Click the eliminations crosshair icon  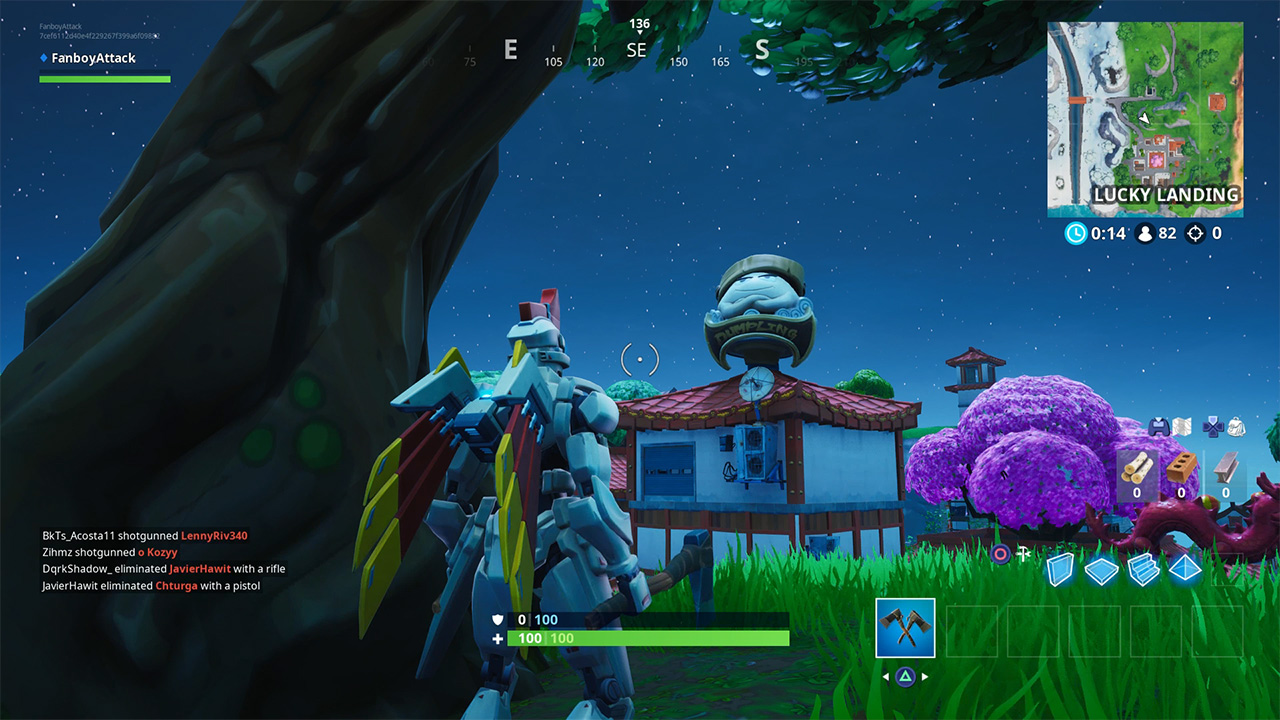click(1196, 233)
